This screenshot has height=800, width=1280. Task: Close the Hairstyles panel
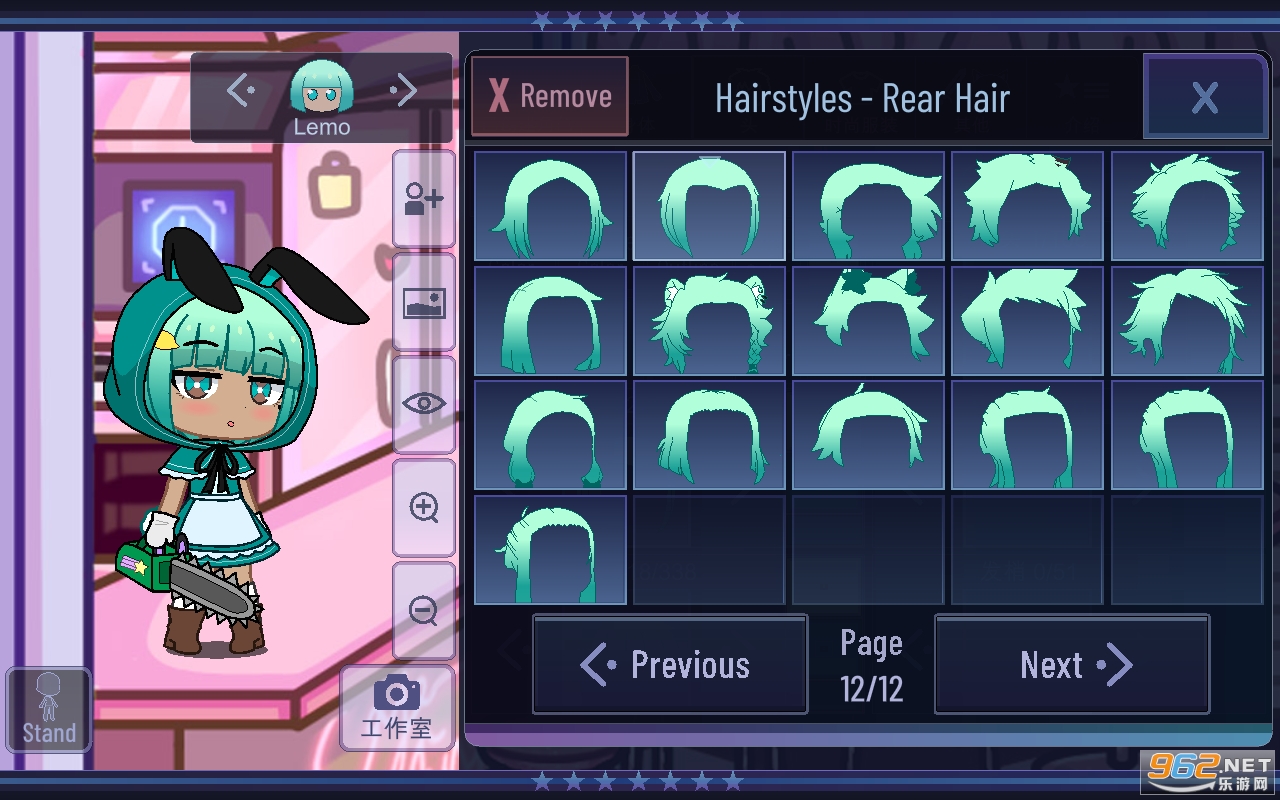tap(1204, 97)
